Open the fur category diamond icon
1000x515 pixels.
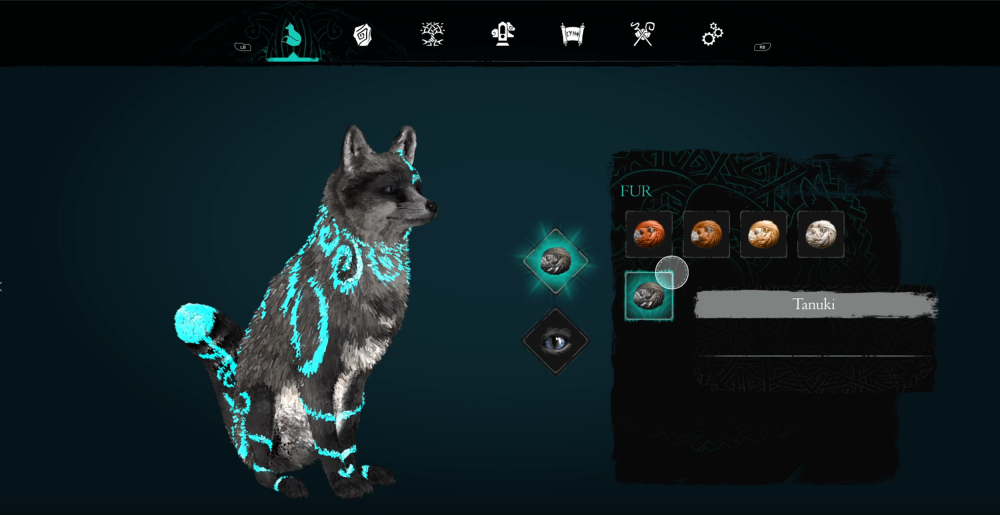coord(555,261)
